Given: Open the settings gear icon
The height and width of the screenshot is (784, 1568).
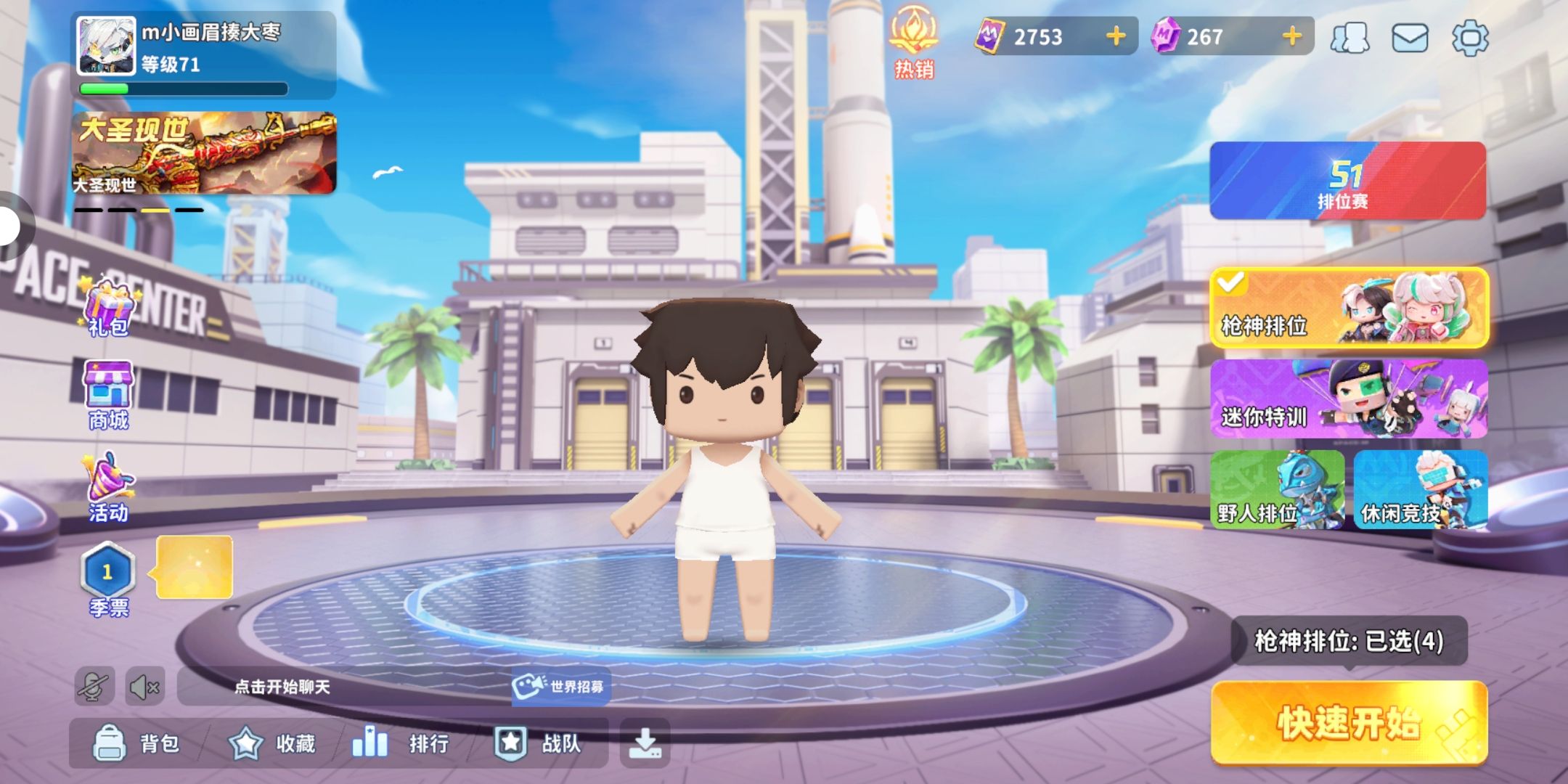Looking at the screenshot, I should point(1470,37).
